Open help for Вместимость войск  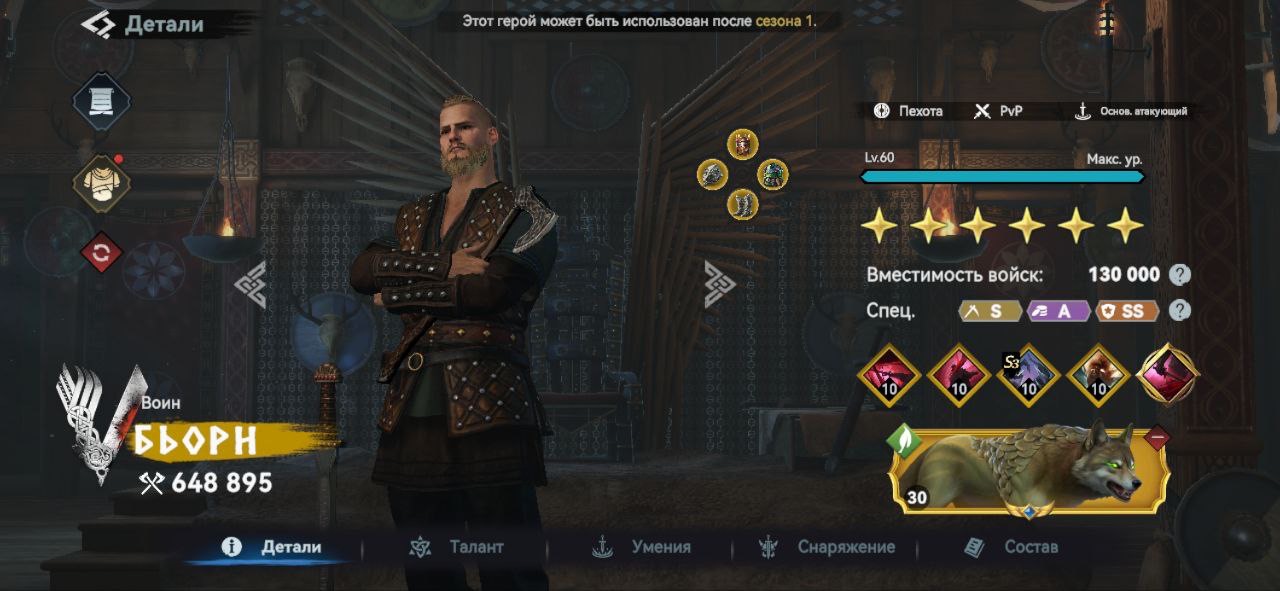click(x=1181, y=275)
